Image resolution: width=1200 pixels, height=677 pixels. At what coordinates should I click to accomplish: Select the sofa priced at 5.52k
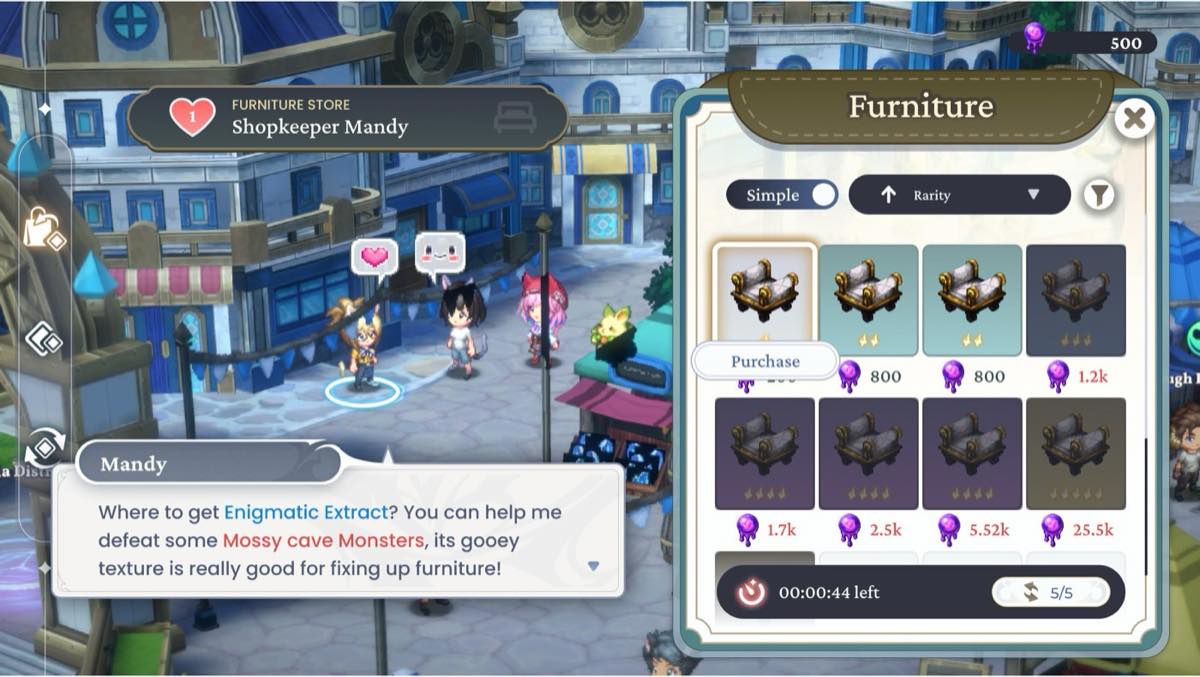(972, 451)
